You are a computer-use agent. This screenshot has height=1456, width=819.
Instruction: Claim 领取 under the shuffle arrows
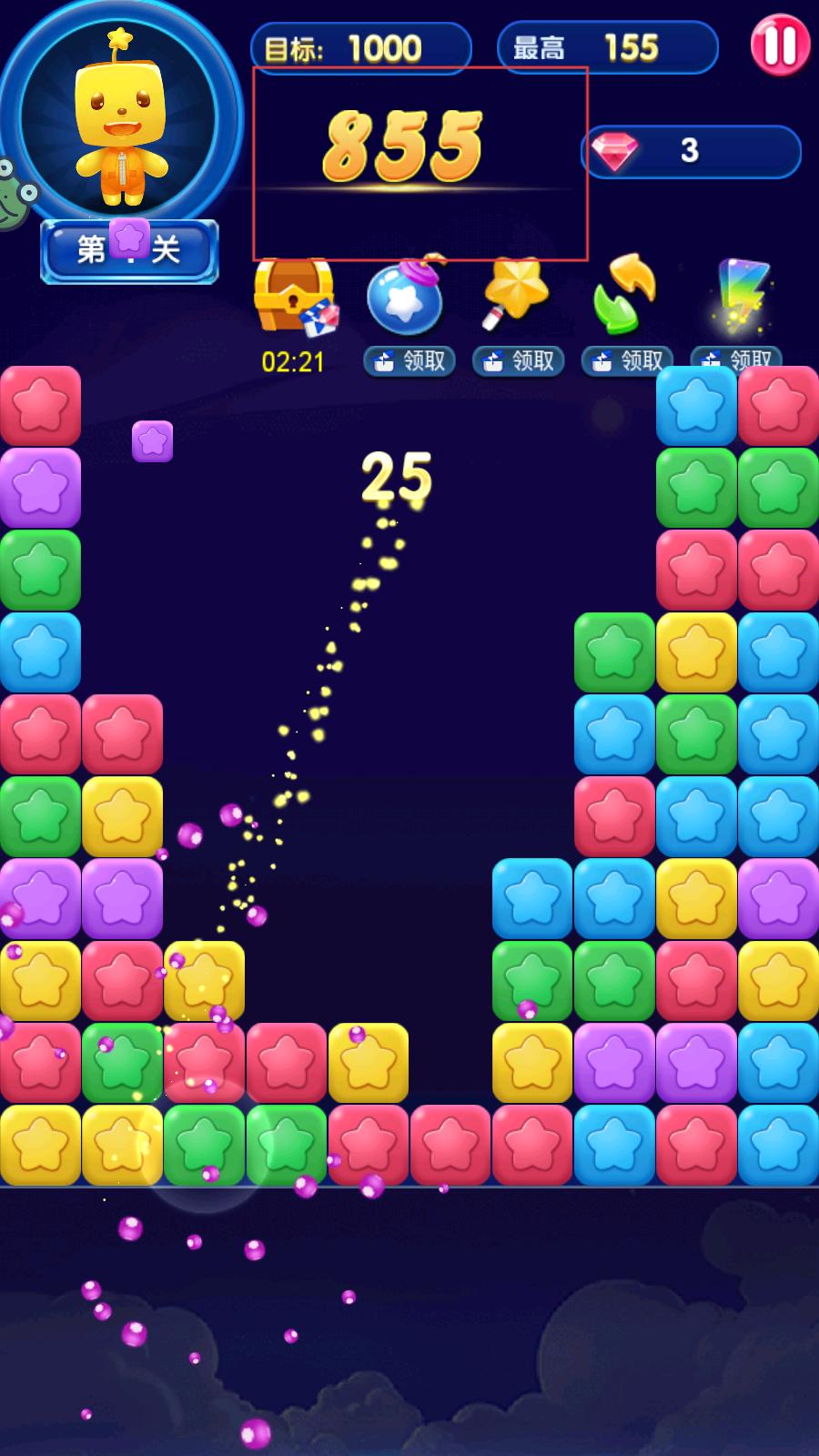(x=628, y=361)
